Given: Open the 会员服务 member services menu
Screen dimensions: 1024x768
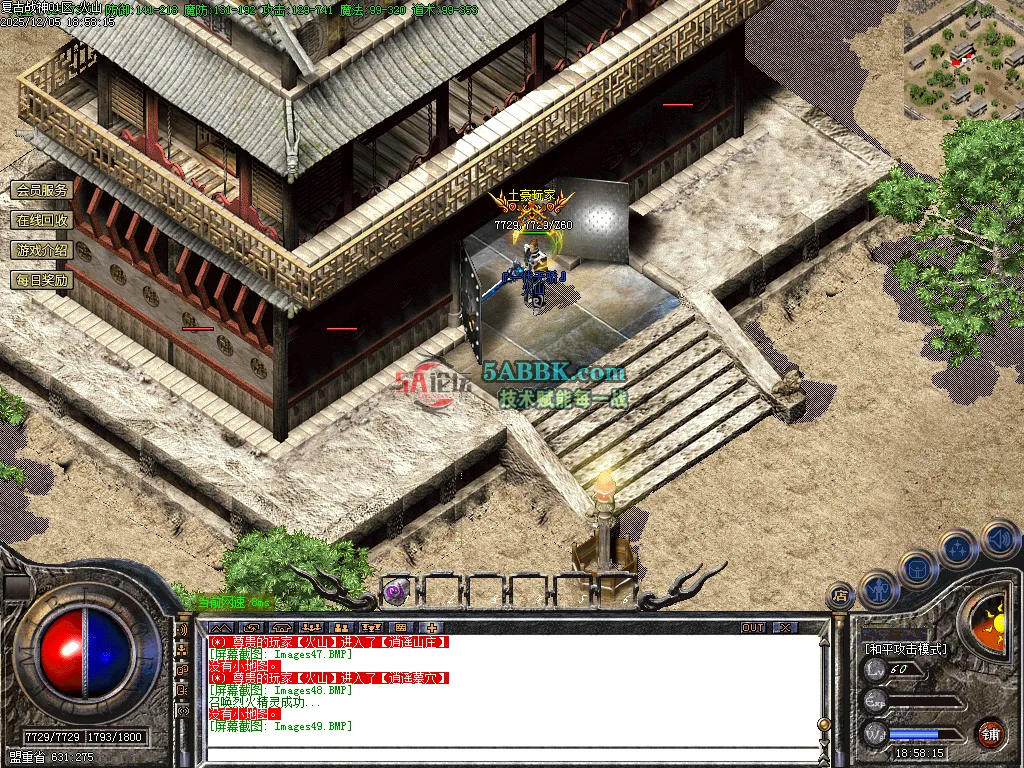Looking at the screenshot, I should [x=42, y=190].
